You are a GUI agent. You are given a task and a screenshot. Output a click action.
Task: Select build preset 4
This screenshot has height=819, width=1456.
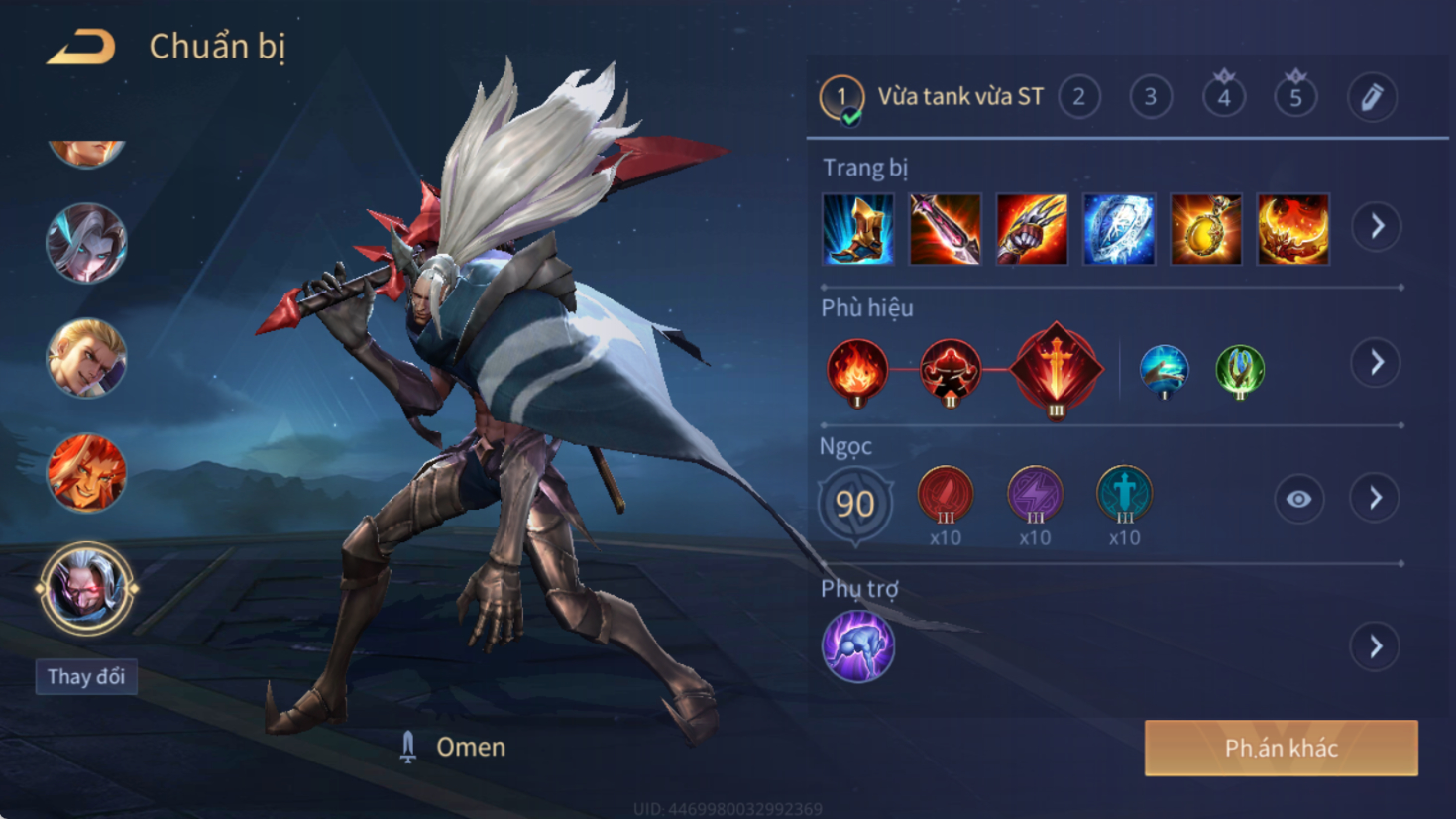point(1223,97)
